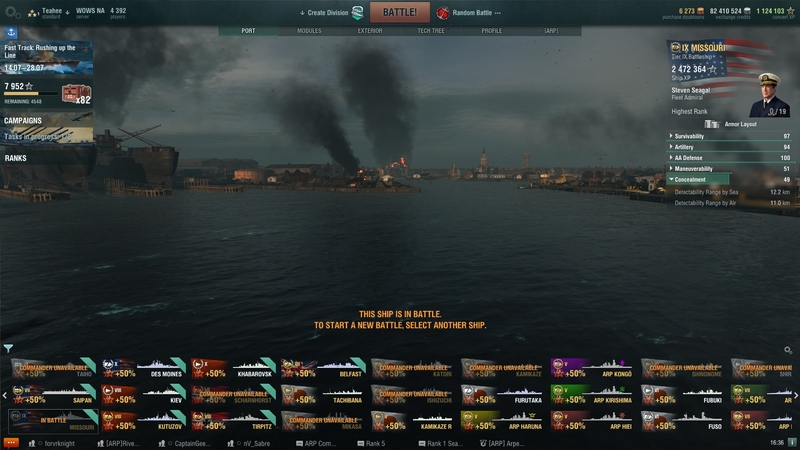Screen dimensions: 800x450
Task: Go to the Profile tab
Action: point(492,31)
